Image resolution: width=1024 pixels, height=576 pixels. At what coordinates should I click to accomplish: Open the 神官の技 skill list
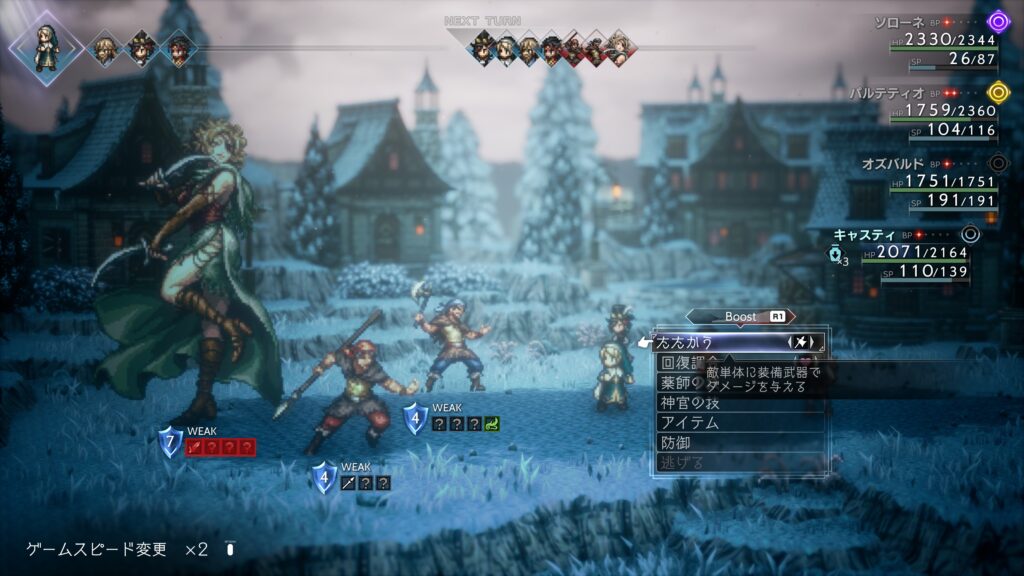coord(690,402)
